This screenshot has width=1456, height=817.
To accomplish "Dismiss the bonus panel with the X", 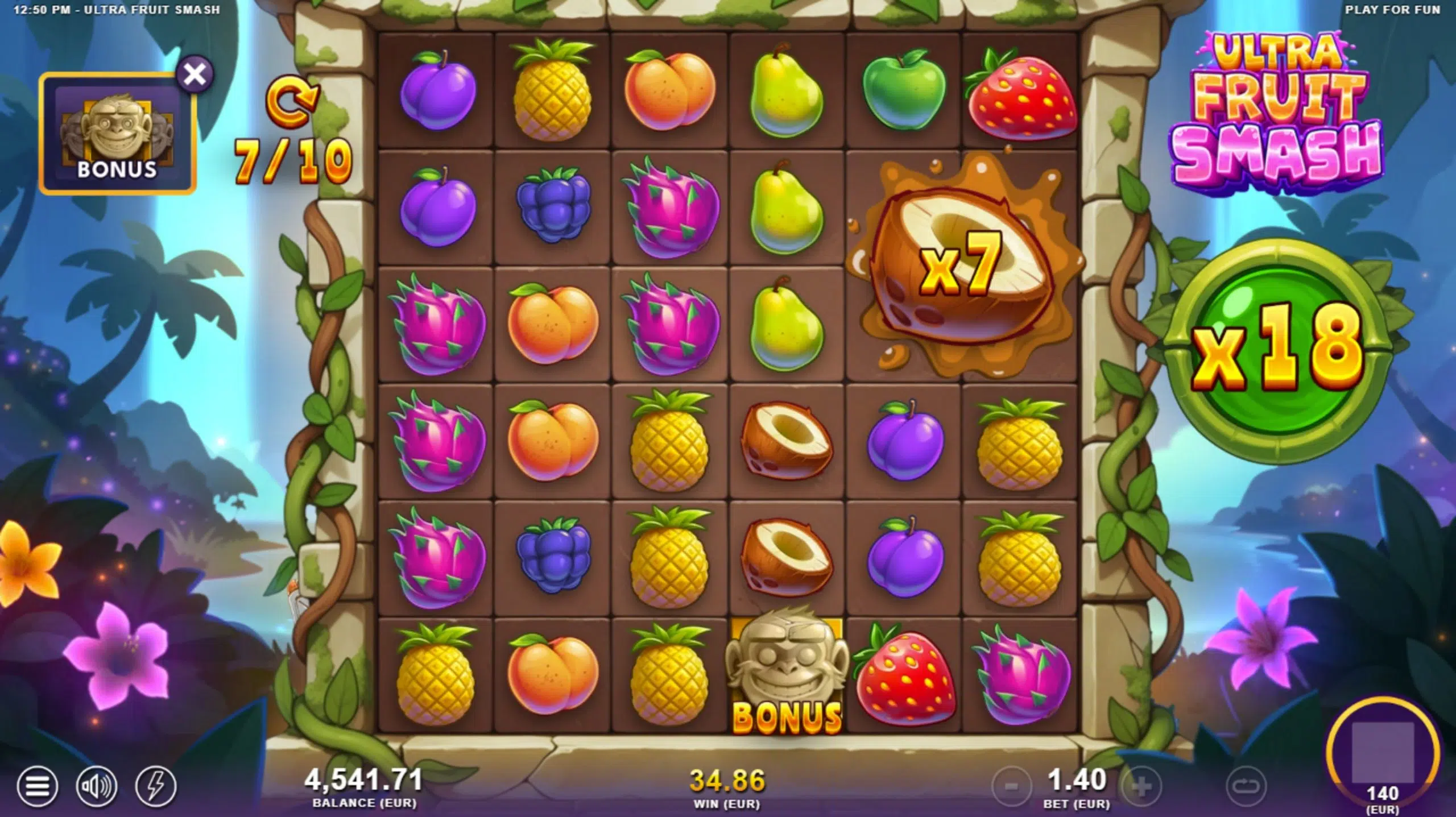I will point(194,73).
